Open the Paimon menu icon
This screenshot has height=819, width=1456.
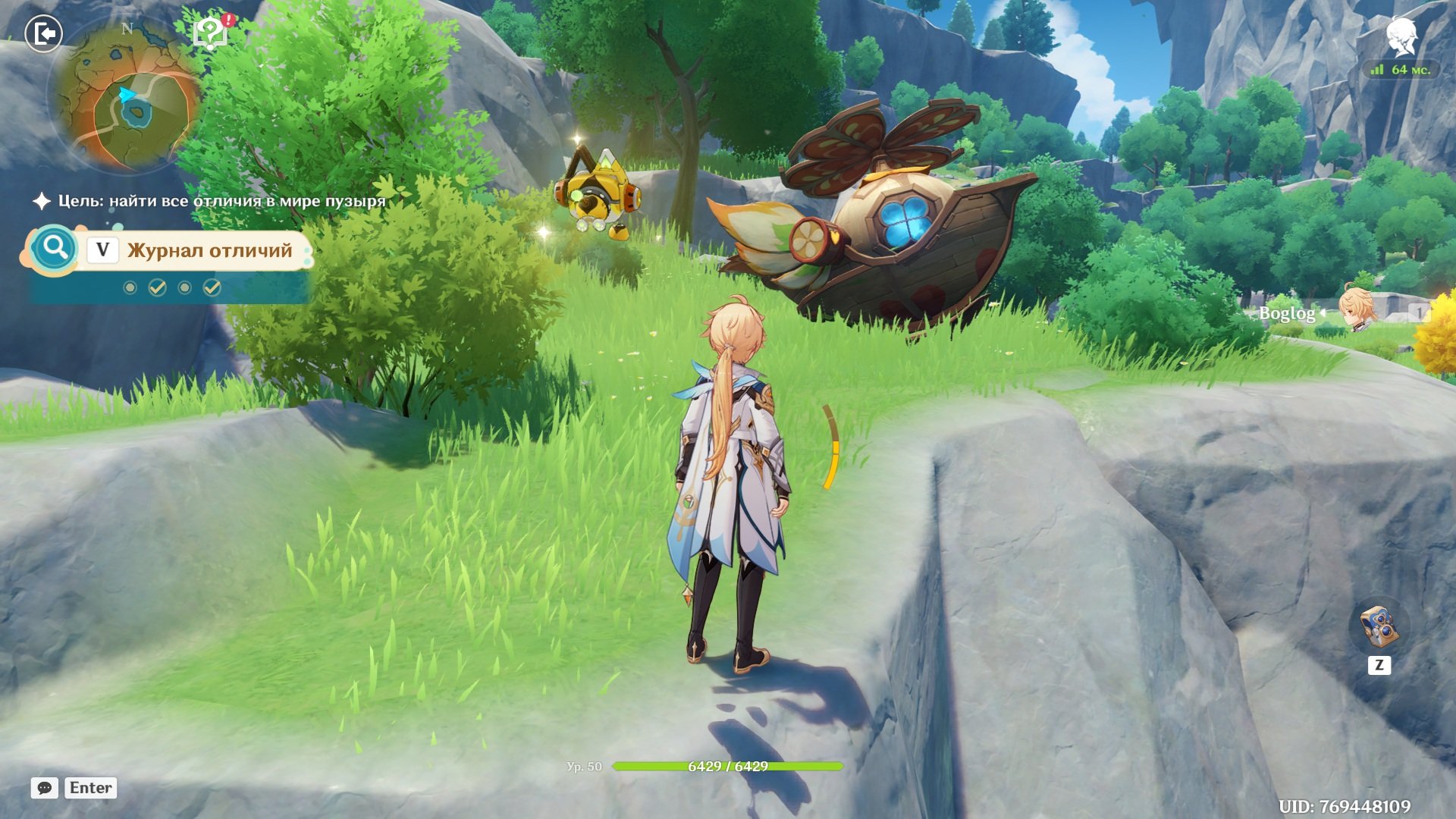pyautogui.click(x=1401, y=36)
